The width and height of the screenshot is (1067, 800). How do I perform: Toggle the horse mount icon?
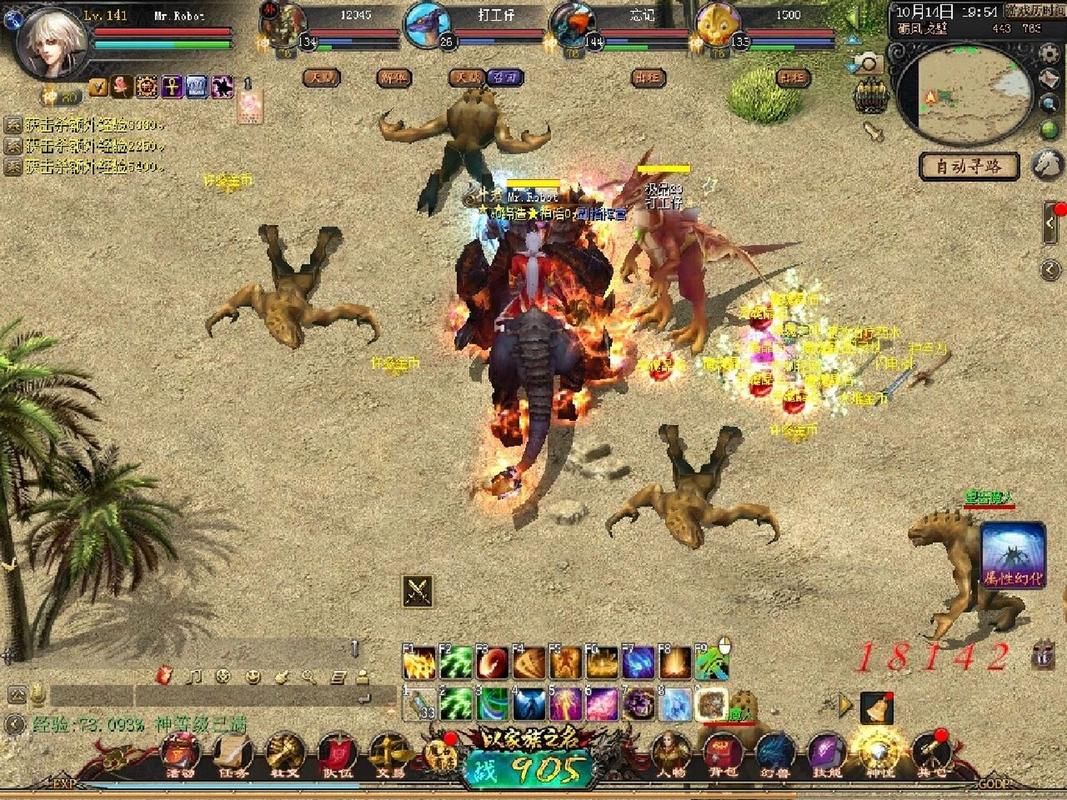(x=1047, y=163)
